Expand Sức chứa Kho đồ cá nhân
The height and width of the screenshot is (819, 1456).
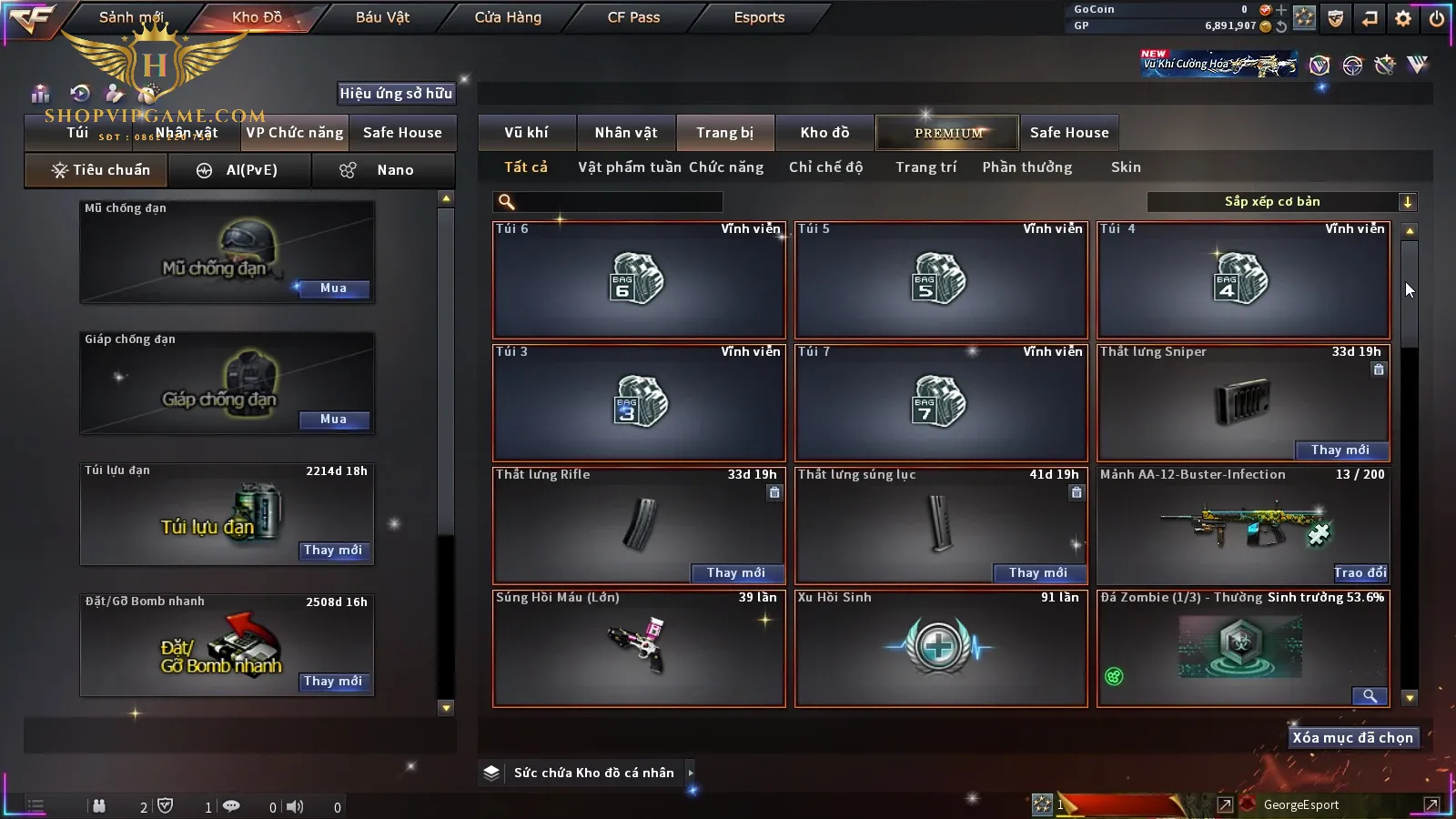691,773
